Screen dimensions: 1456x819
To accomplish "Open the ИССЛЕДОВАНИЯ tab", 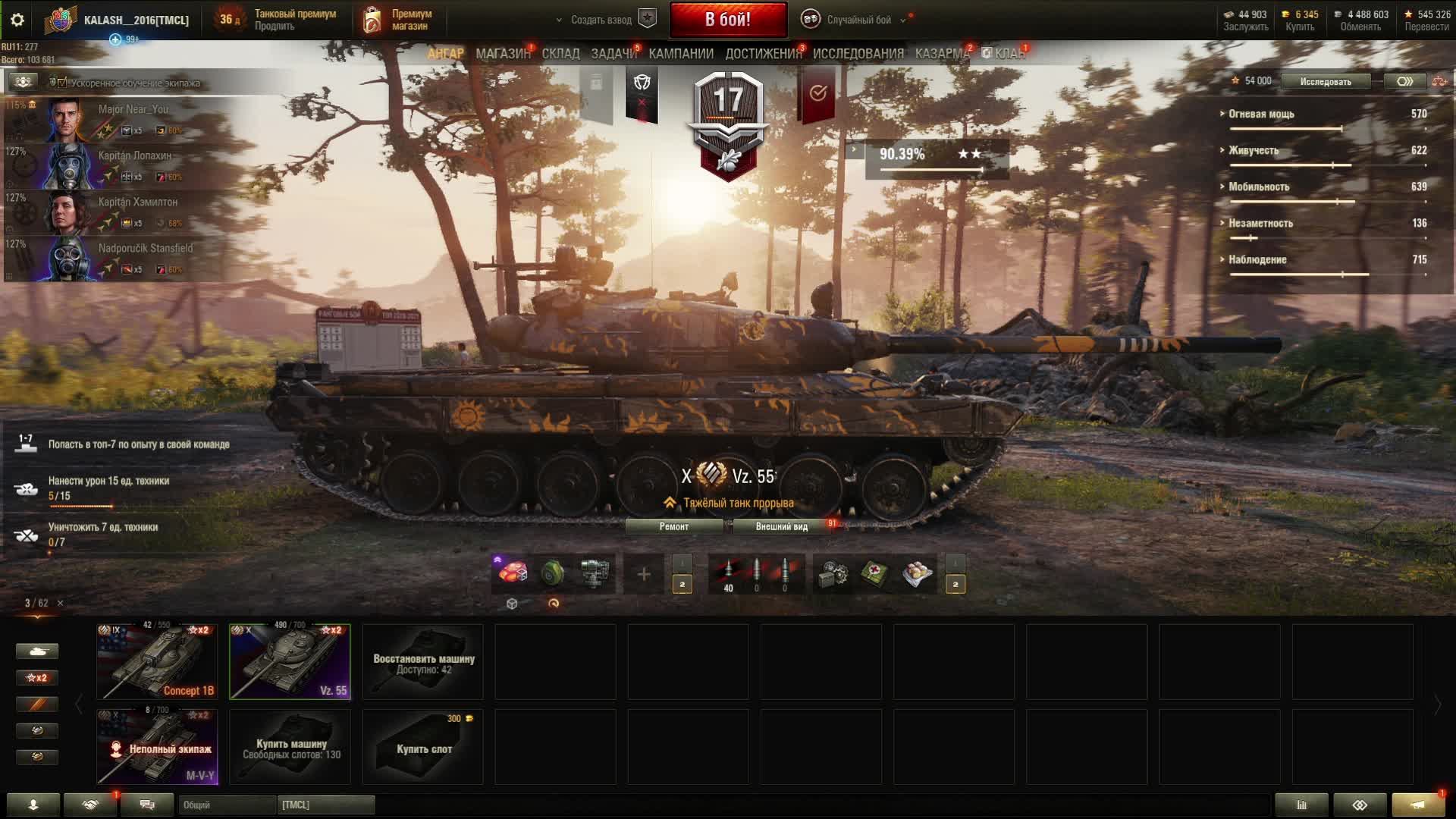I will click(x=858, y=54).
